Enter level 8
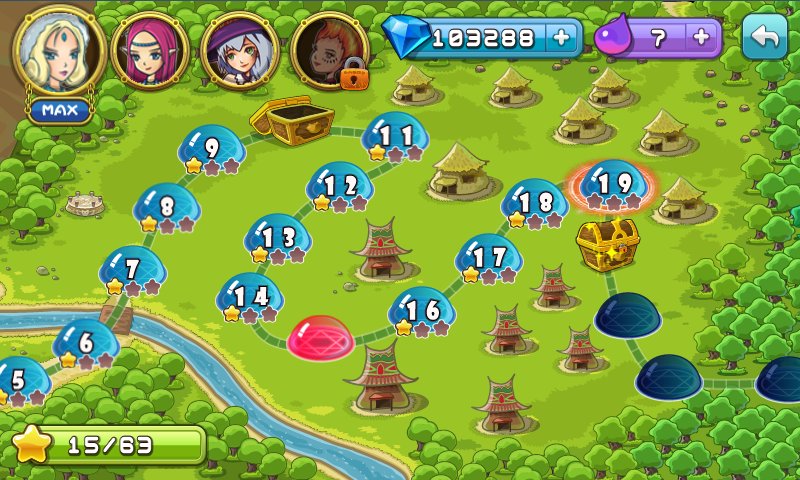Image resolution: width=800 pixels, height=480 pixels. 167,208
